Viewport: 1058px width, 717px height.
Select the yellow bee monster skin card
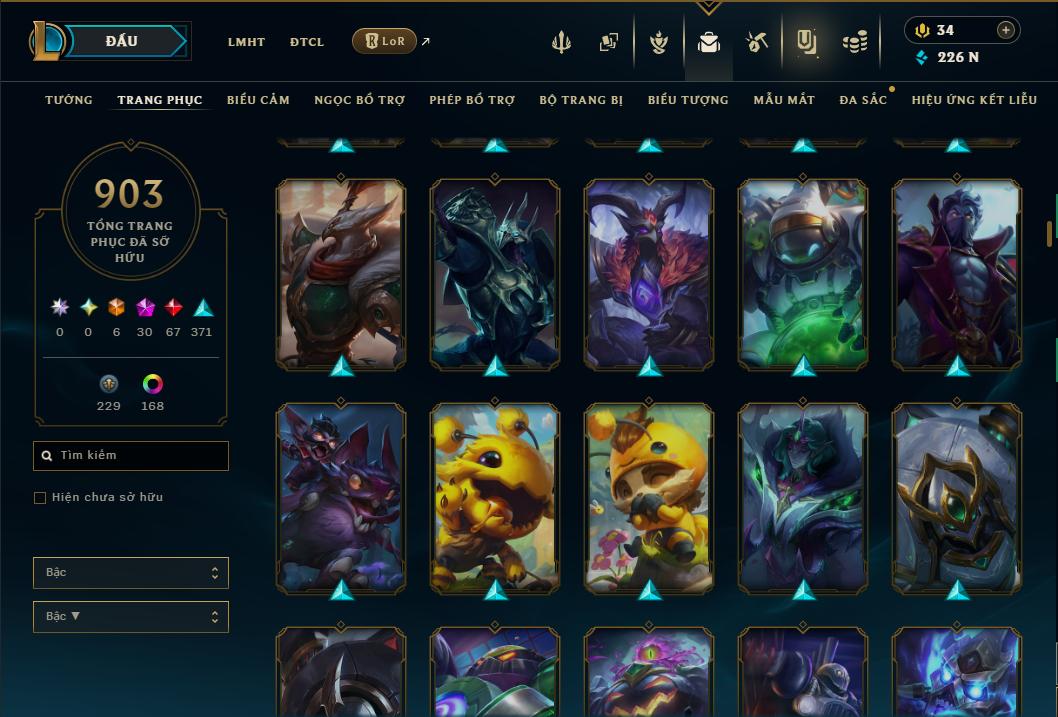[495, 497]
